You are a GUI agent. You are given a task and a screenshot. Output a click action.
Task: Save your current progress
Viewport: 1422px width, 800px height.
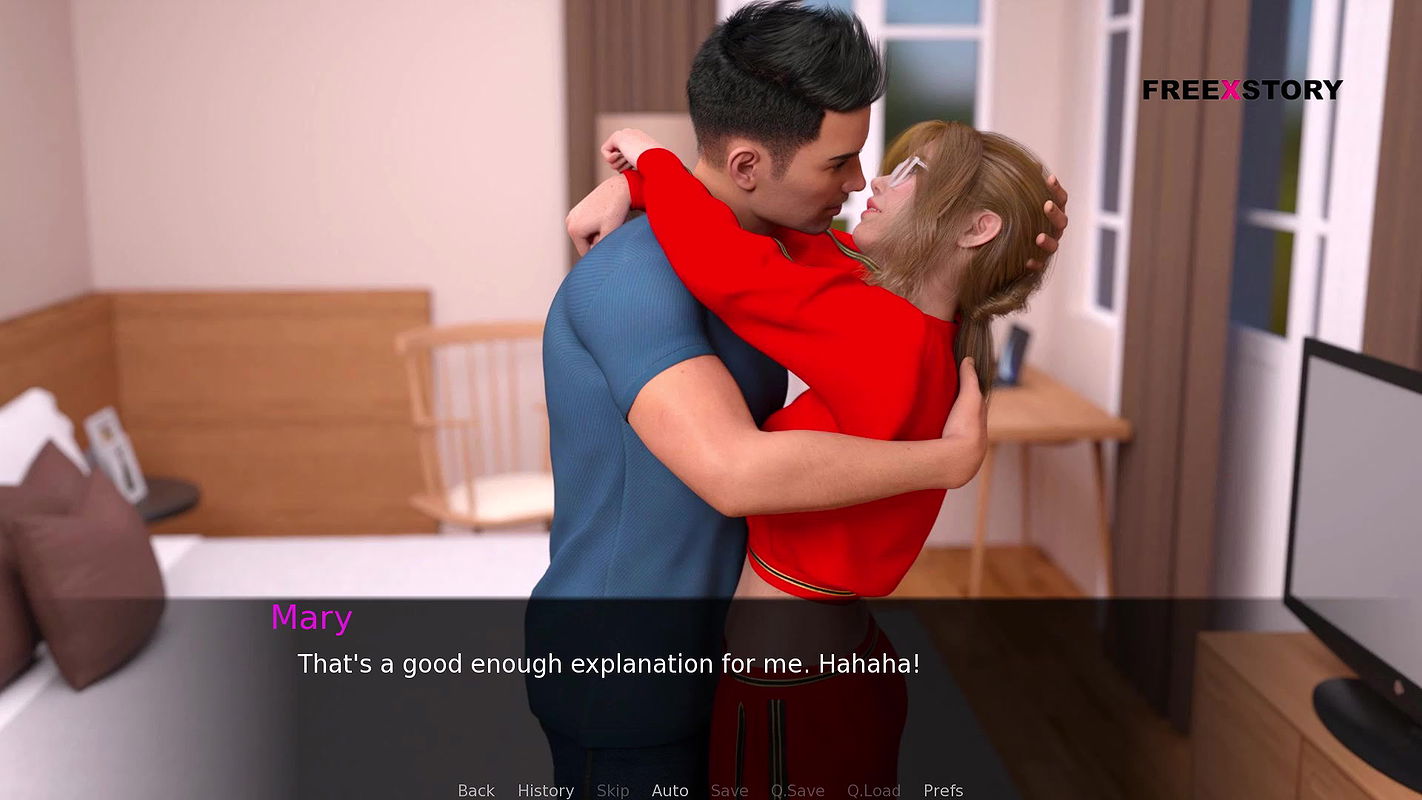(729, 790)
